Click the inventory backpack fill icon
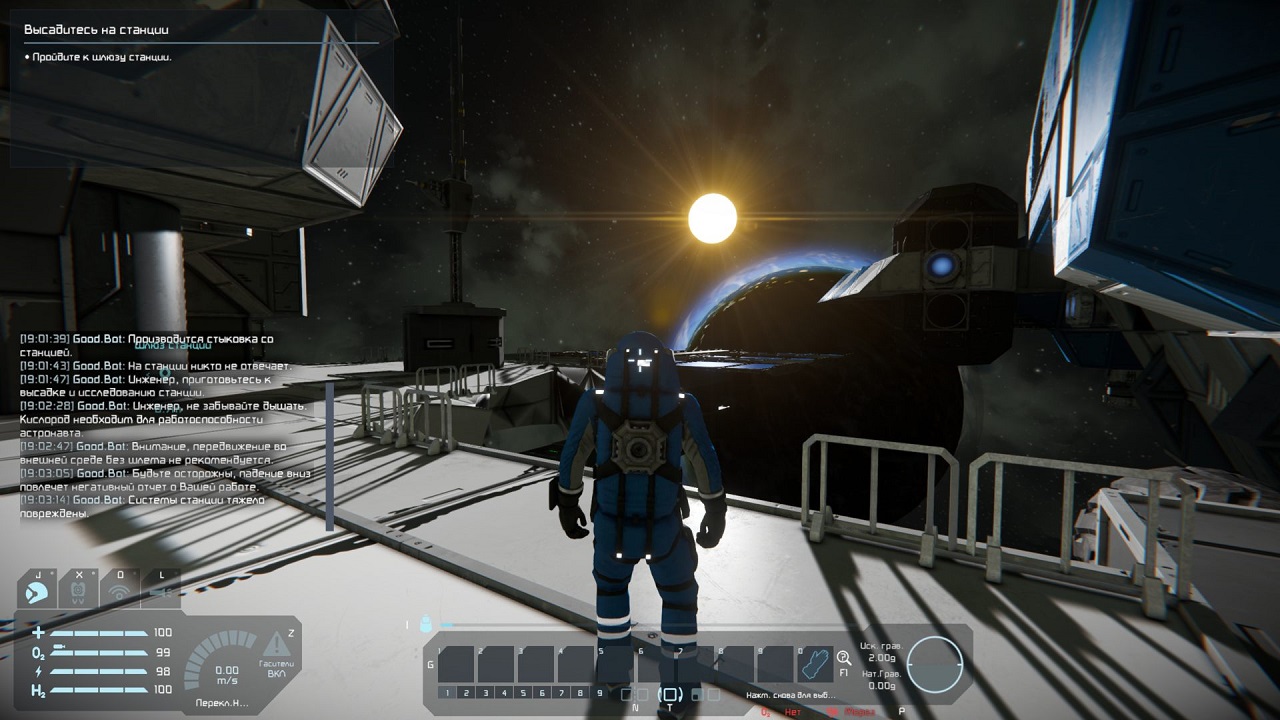 (426, 624)
